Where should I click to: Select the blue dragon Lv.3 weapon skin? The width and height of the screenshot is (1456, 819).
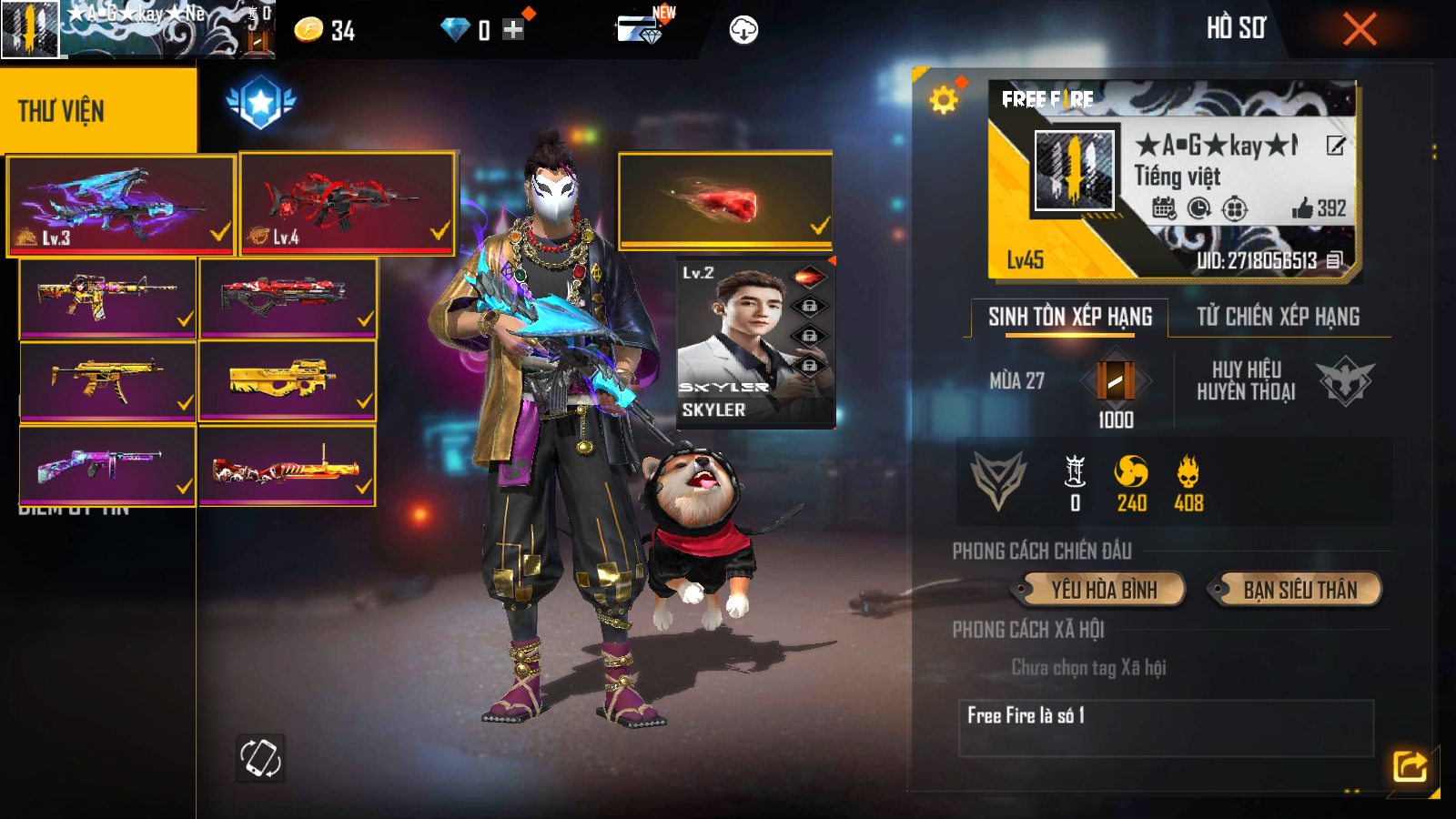point(121,206)
